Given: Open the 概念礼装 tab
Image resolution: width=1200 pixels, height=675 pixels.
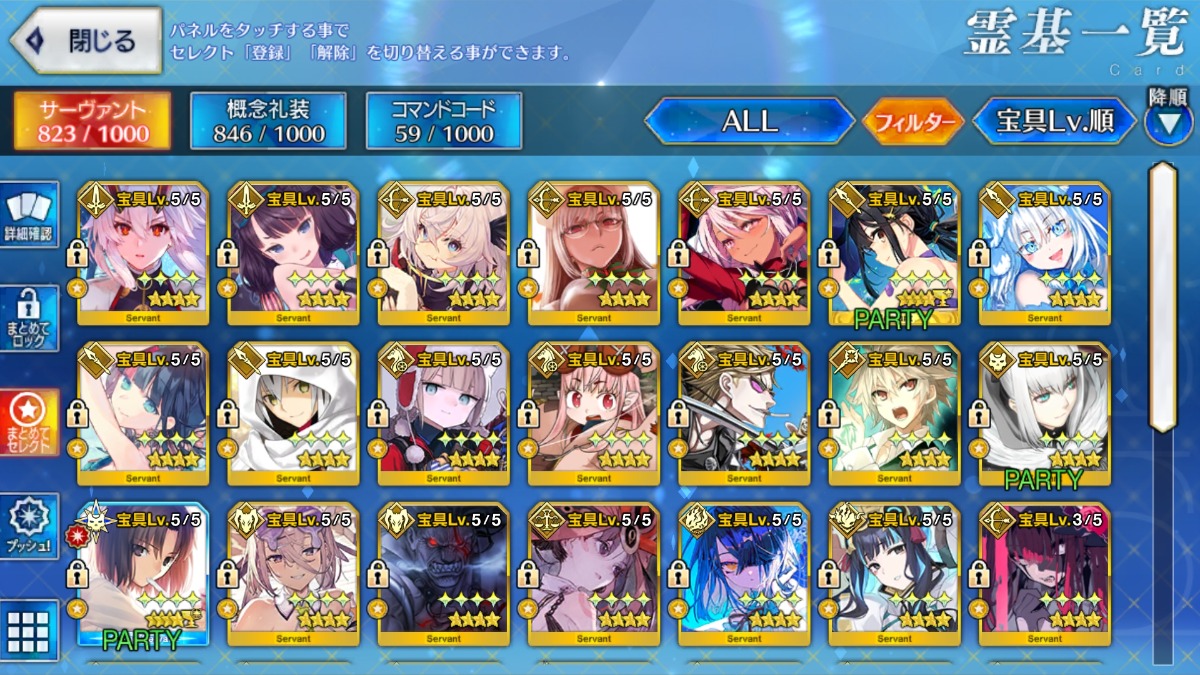Looking at the screenshot, I should point(267,122).
